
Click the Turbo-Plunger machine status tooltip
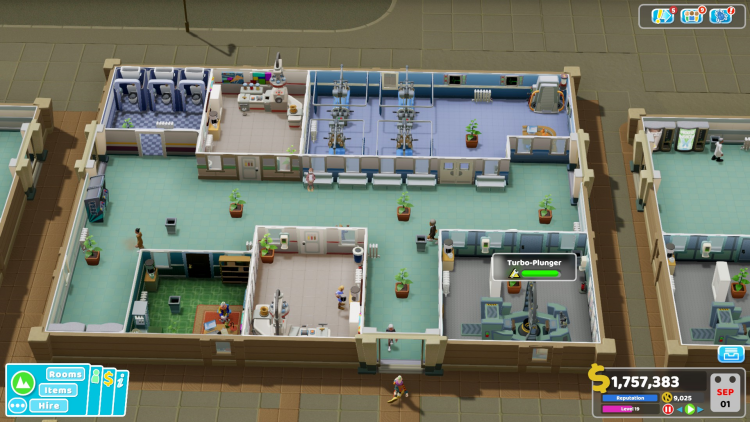coord(534,267)
